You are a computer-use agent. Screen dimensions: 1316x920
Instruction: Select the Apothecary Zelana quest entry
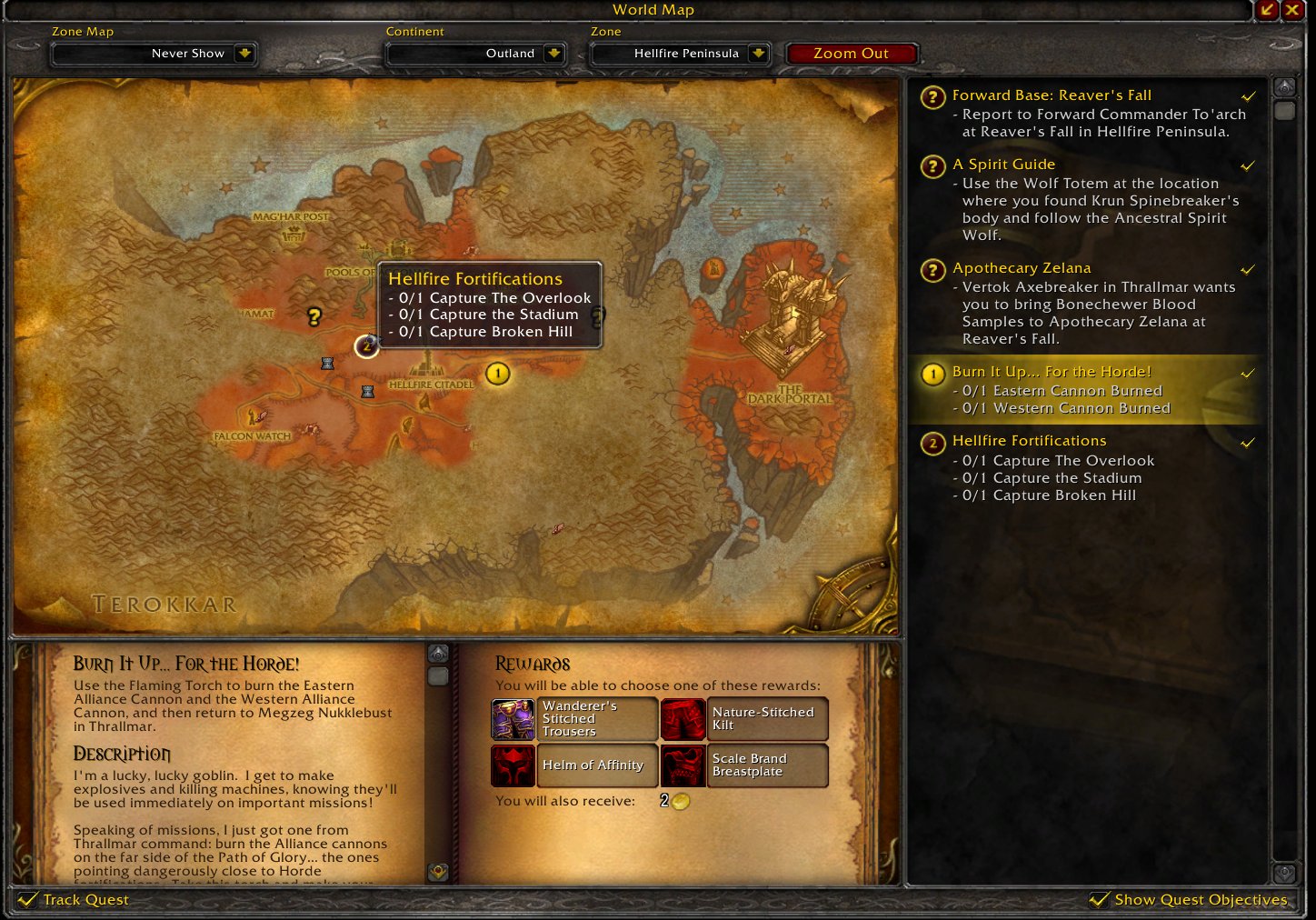(1022, 267)
